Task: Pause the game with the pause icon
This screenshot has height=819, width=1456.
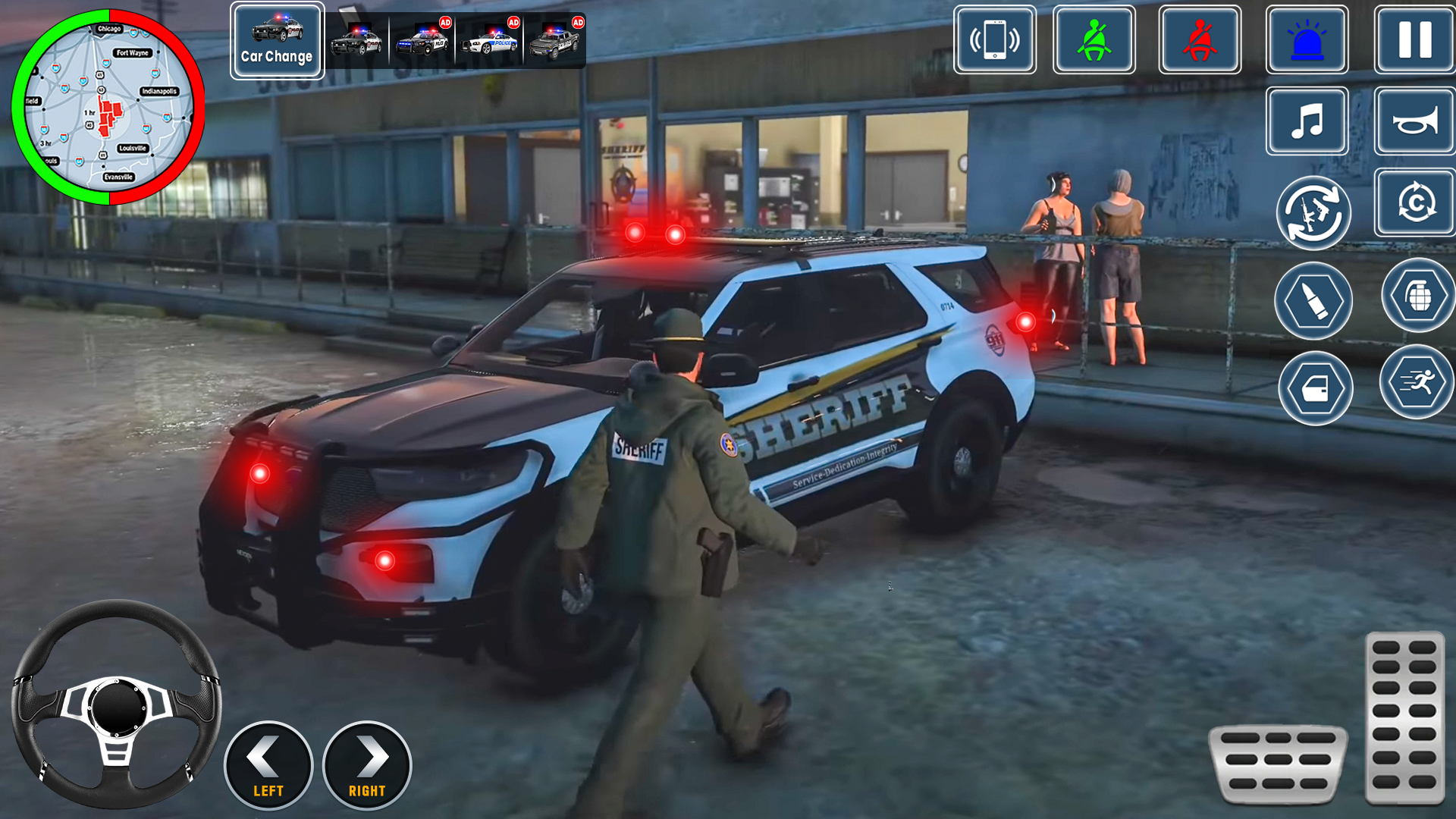Action: (x=1413, y=41)
